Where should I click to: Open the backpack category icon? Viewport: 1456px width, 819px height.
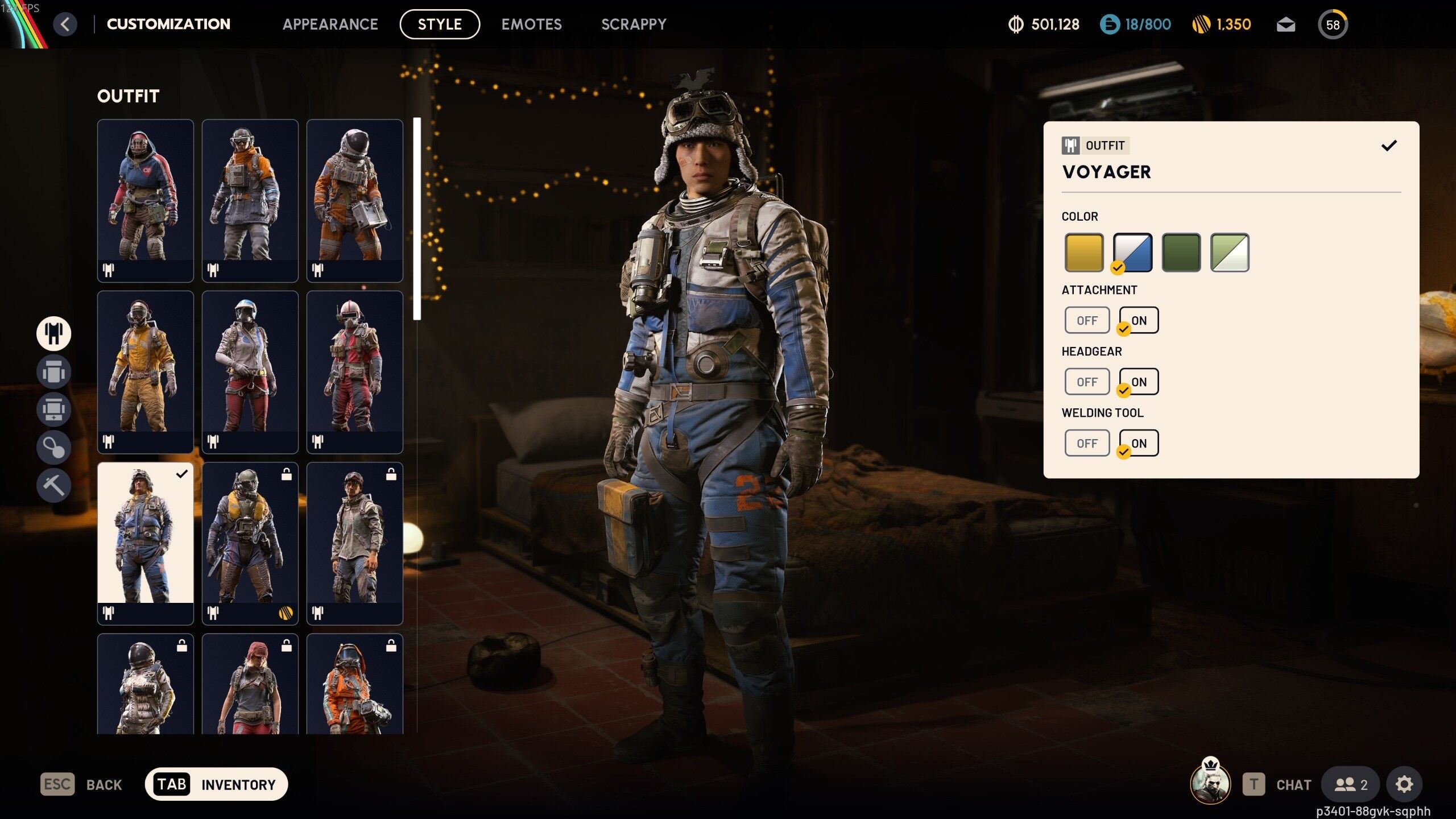53,372
